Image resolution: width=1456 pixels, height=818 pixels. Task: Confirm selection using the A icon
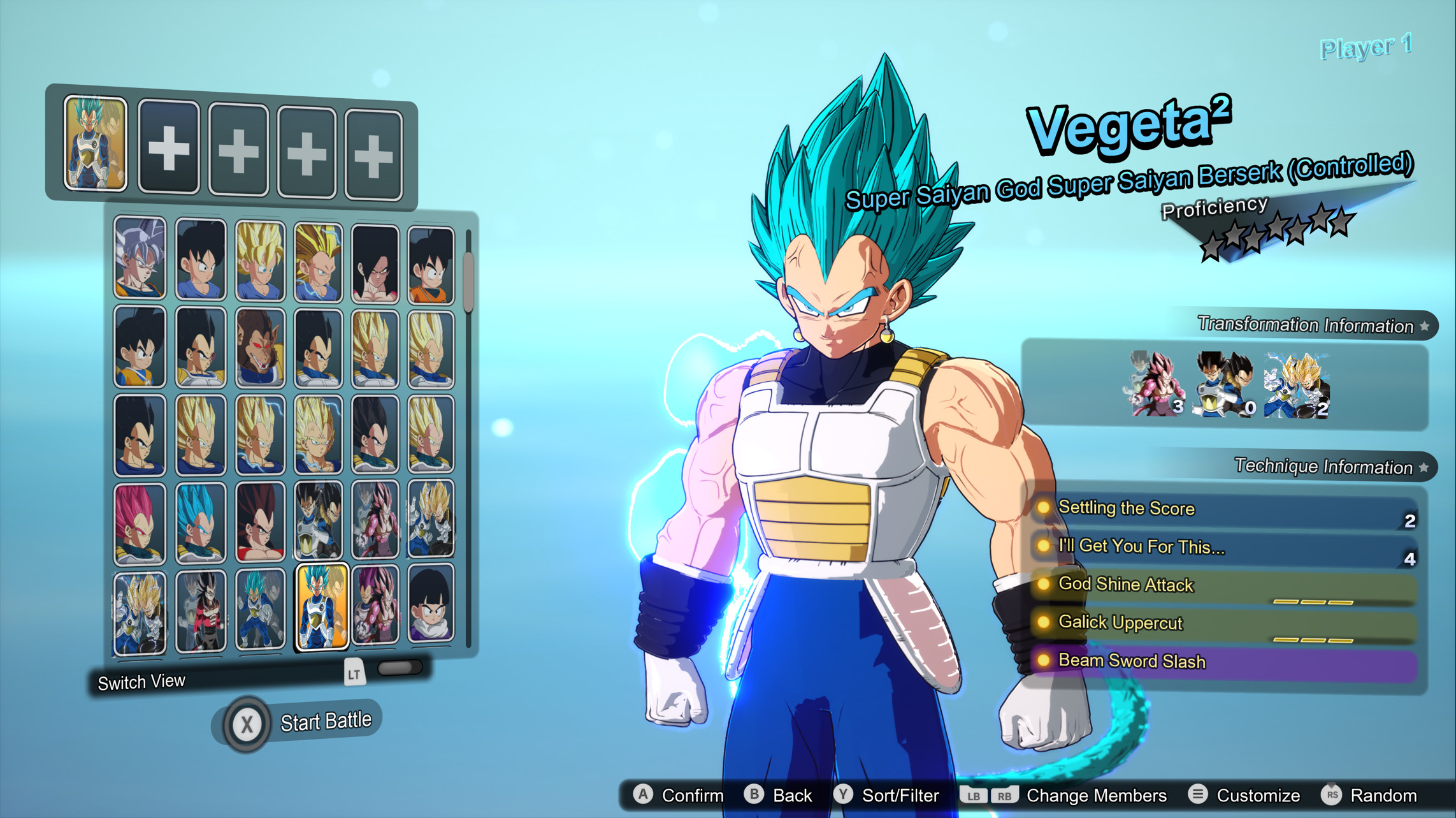click(x=644, y=795)
